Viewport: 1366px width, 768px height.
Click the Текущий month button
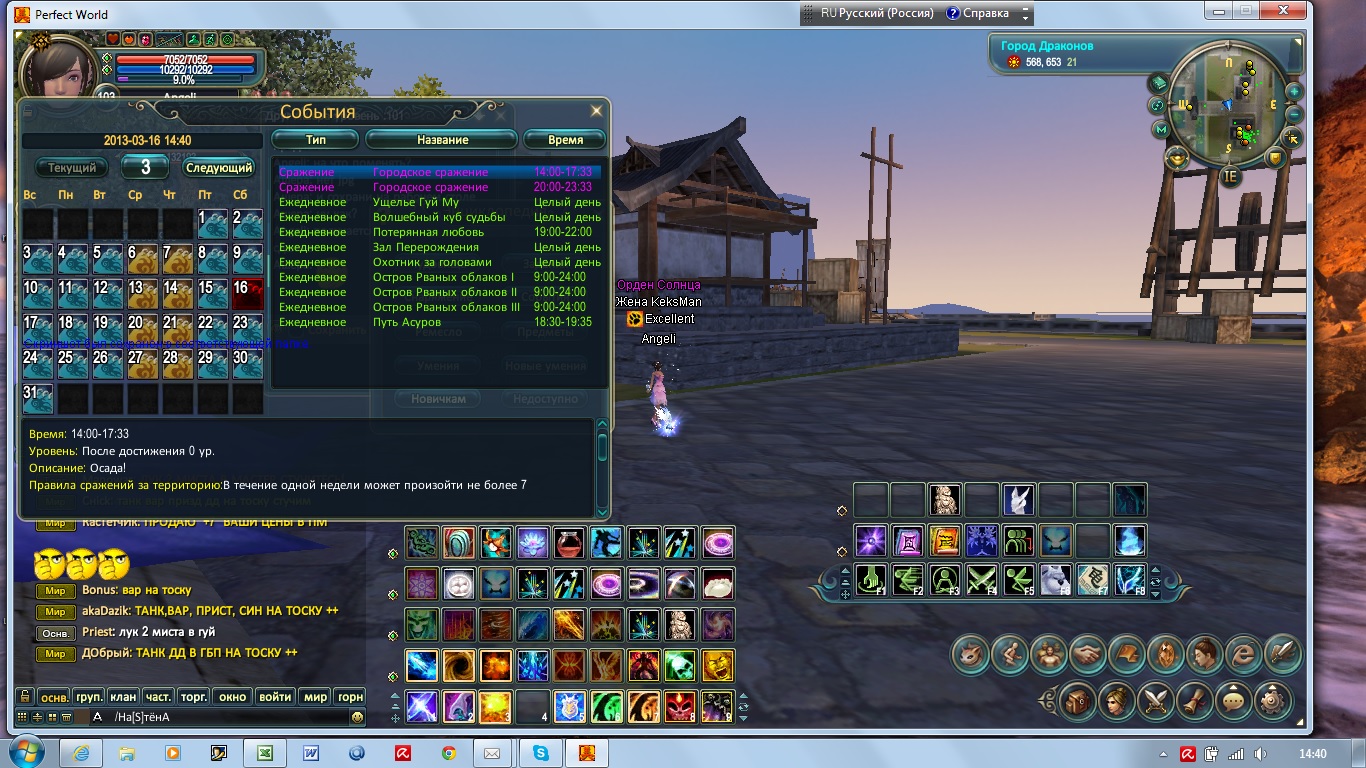[x=72, y=168]
